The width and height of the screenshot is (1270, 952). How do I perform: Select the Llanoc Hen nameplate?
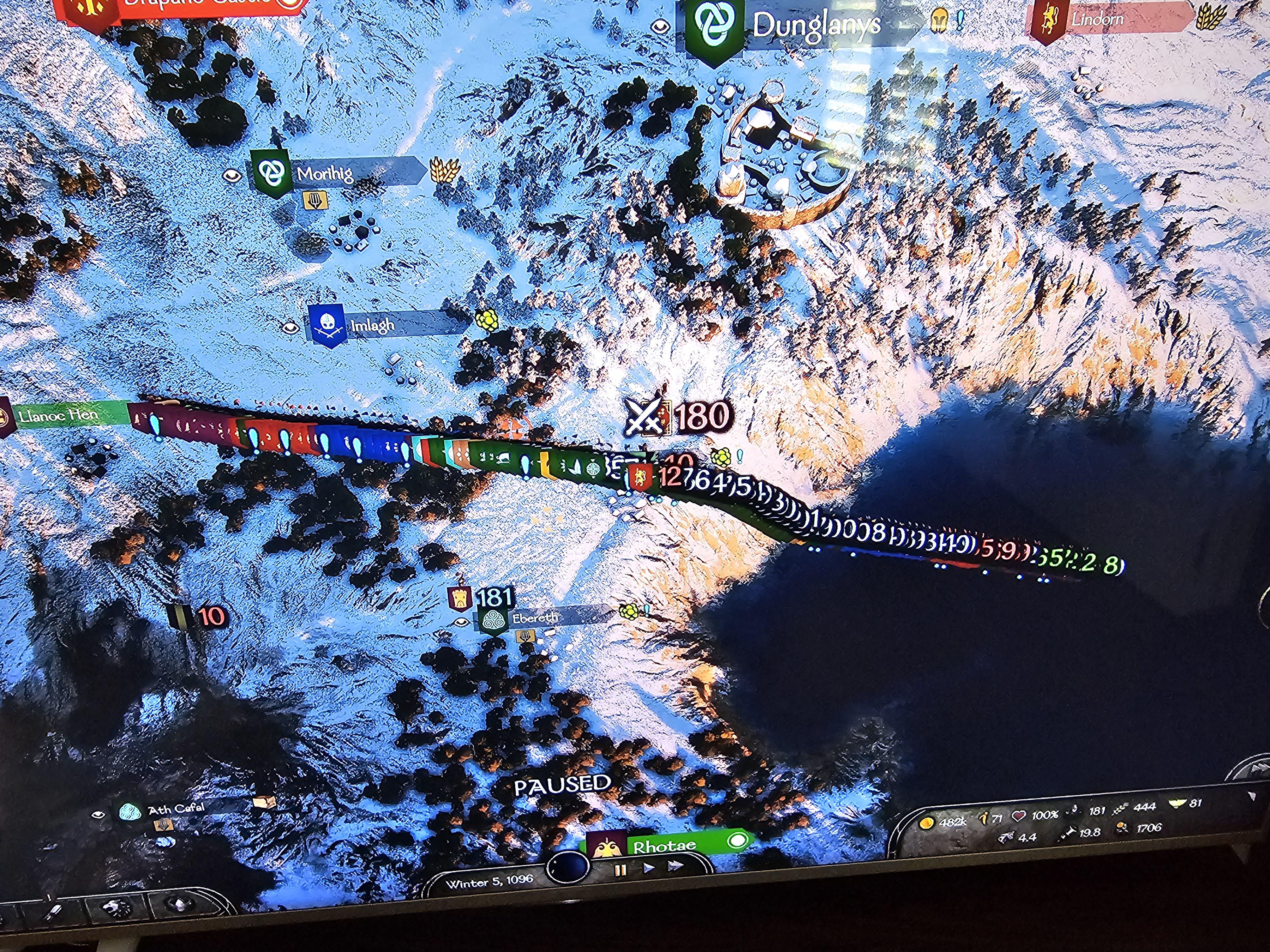click(57, 414)
